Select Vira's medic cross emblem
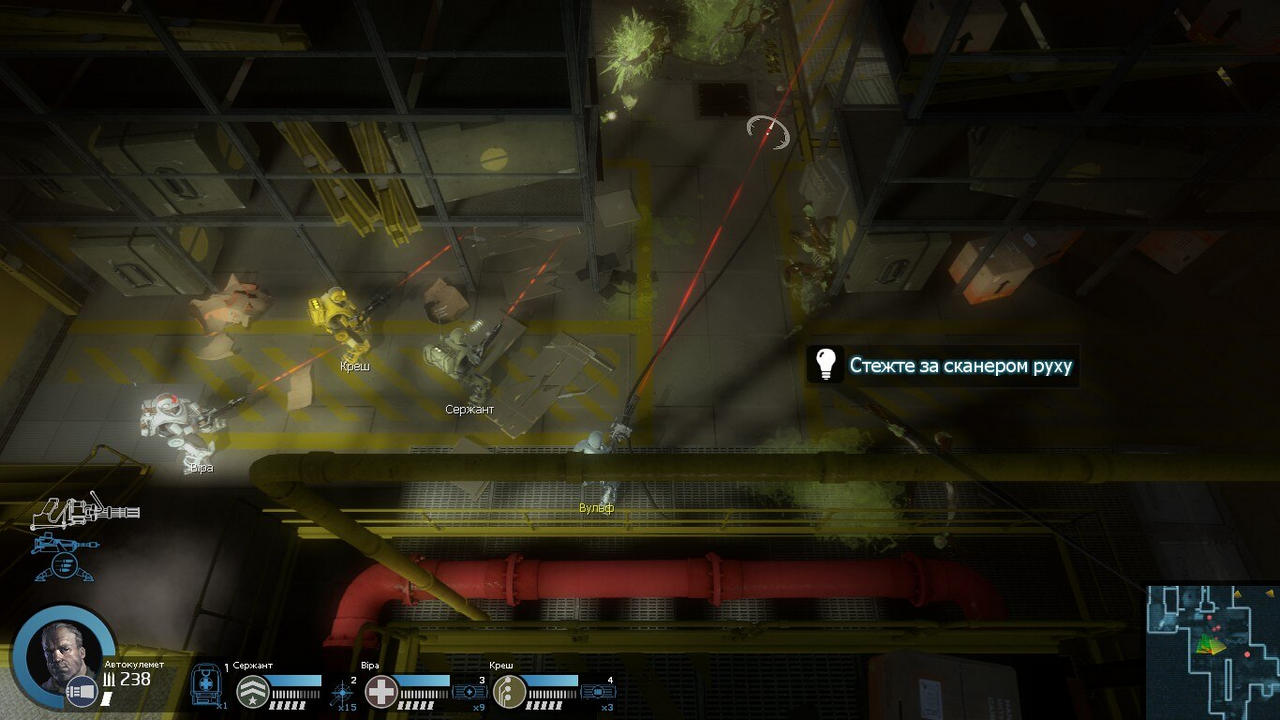The image size is (1280, 720). coord(380,691)
